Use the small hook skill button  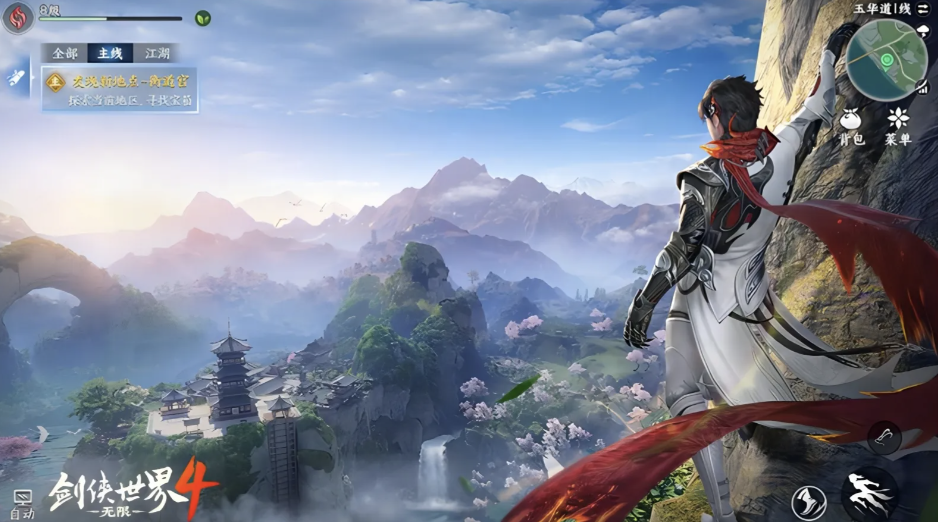(x=884, y=436)
